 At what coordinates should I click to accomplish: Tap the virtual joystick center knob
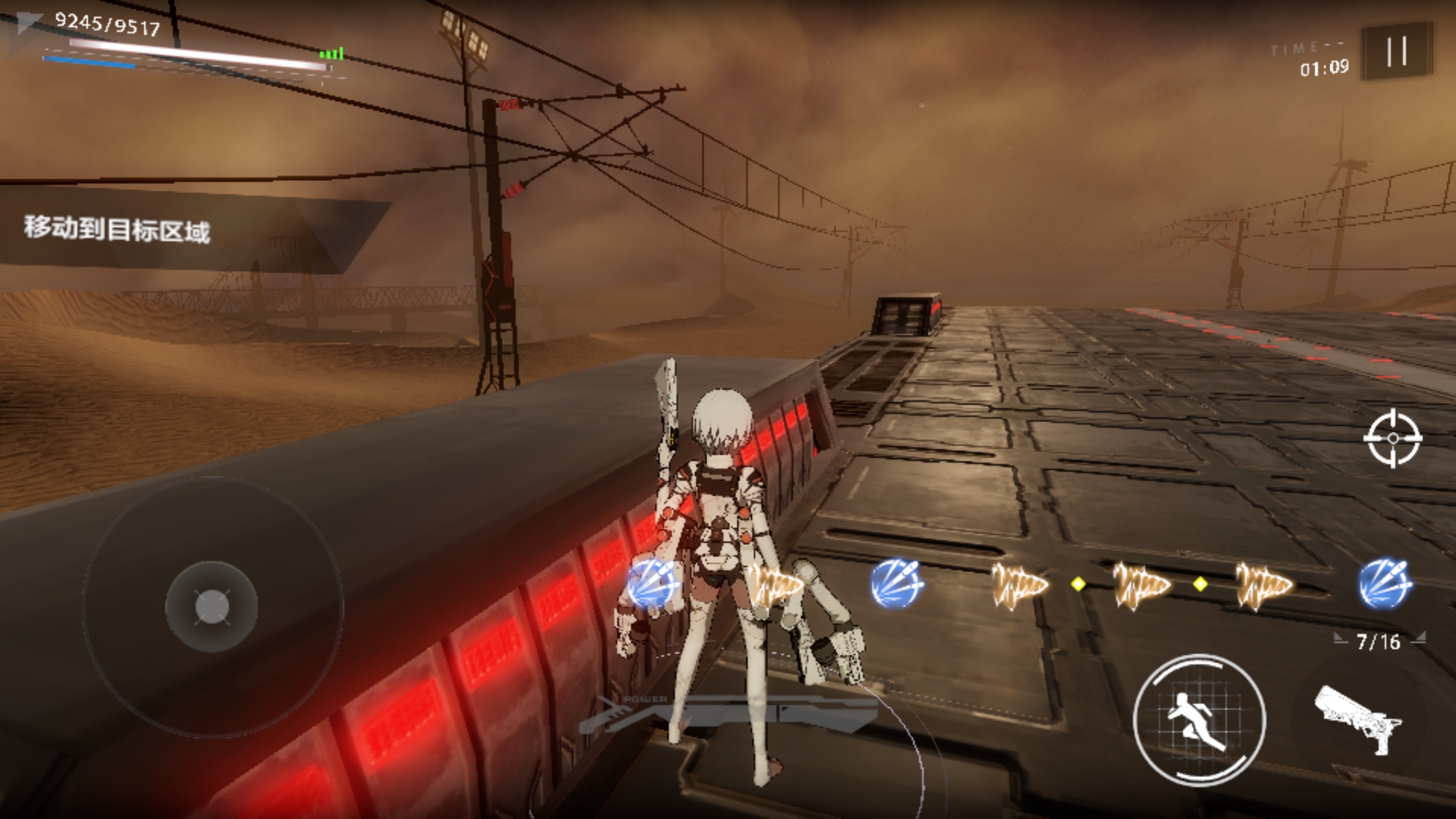212,607
